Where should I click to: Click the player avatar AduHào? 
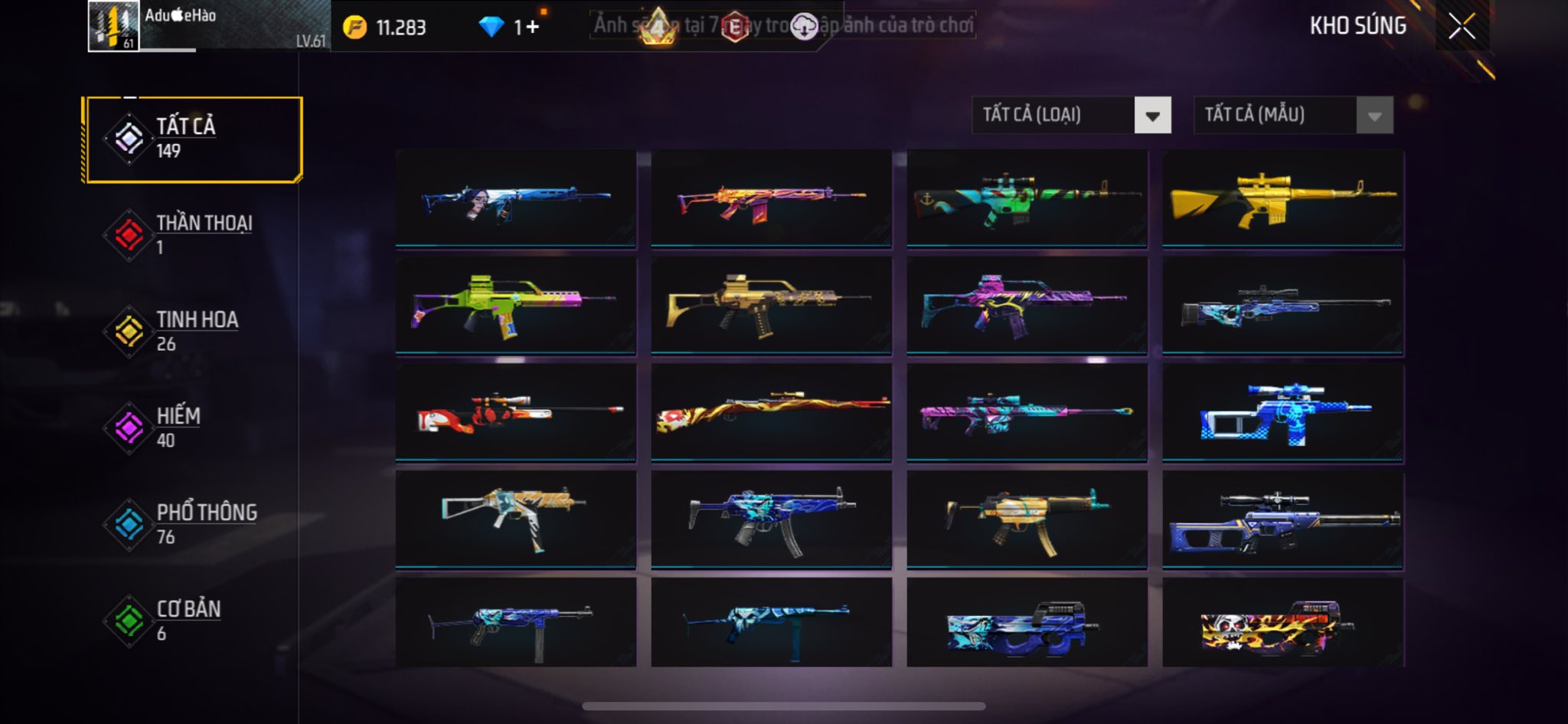(113, 26)
